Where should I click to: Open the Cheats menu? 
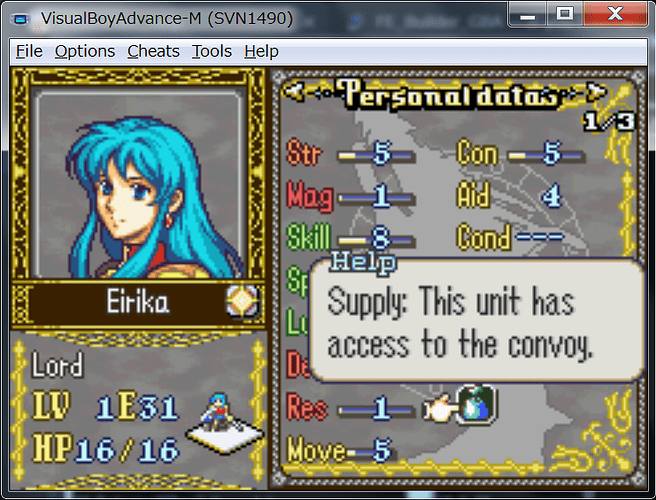point(153,51)
